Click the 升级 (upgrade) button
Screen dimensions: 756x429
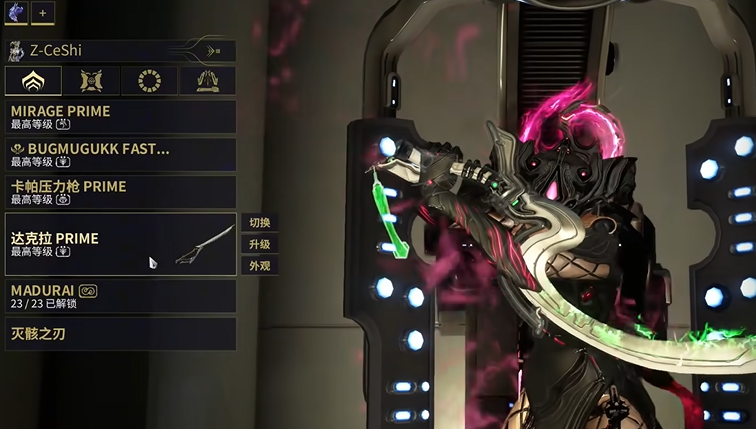[x=260, y=244]
